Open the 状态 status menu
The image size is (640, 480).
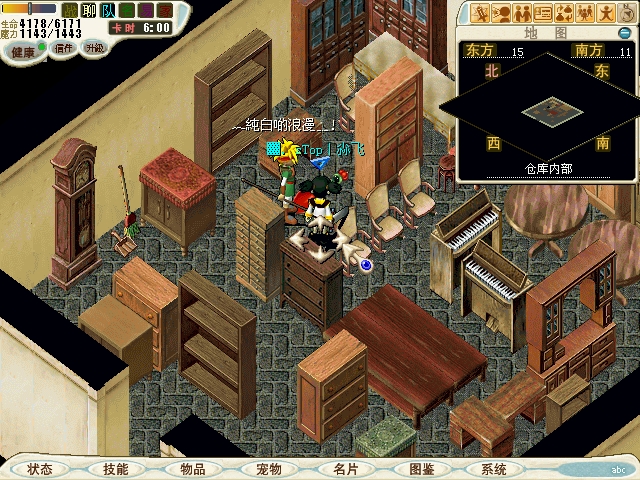[40, 468]
